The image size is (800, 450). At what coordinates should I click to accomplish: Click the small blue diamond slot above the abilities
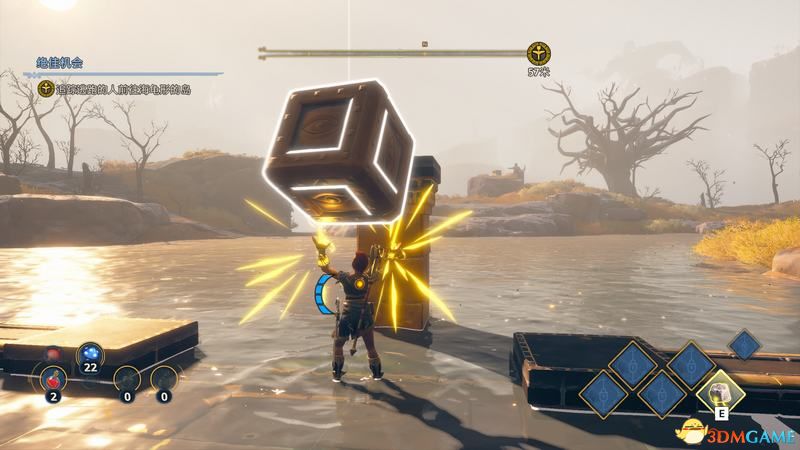tap(743, 344)
